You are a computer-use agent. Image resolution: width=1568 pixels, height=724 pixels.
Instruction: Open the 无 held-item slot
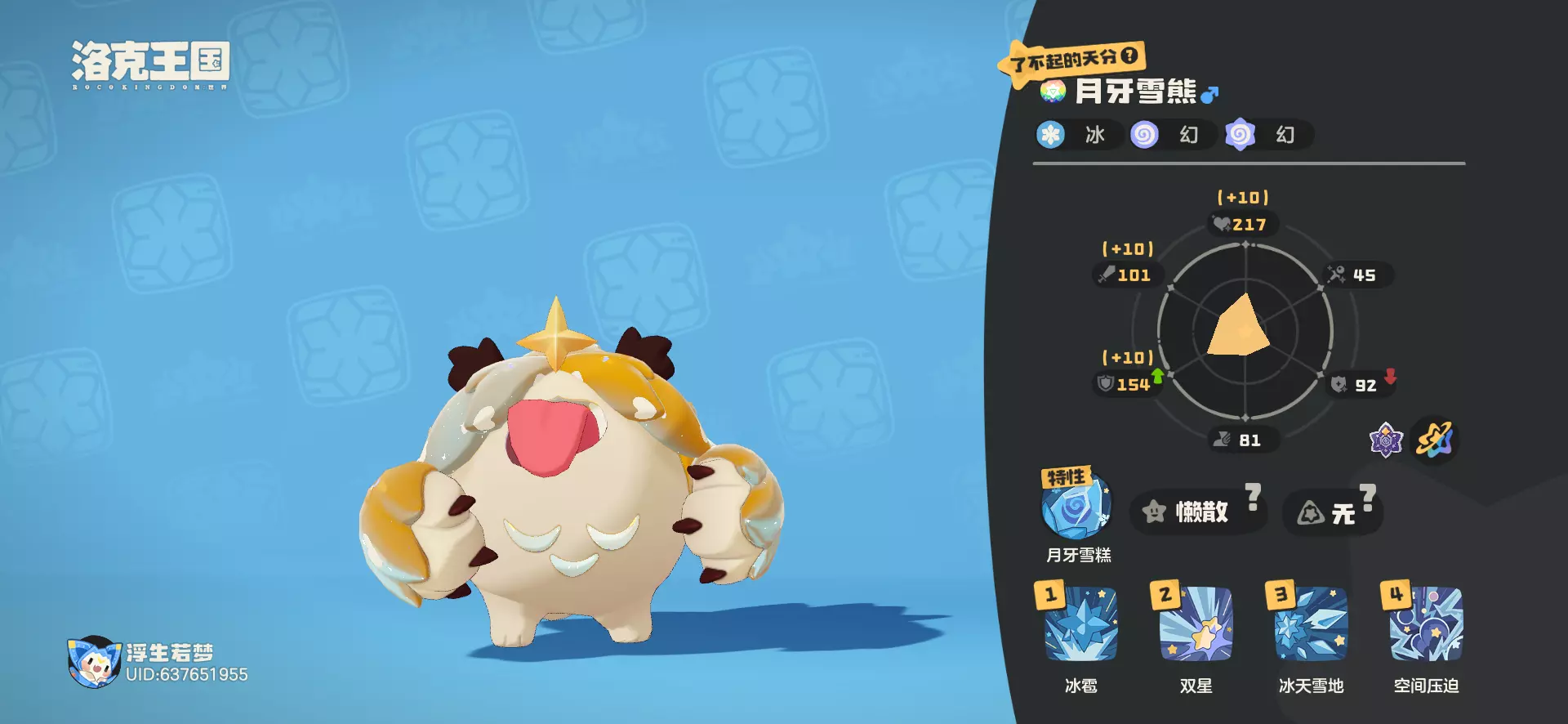1331,513
